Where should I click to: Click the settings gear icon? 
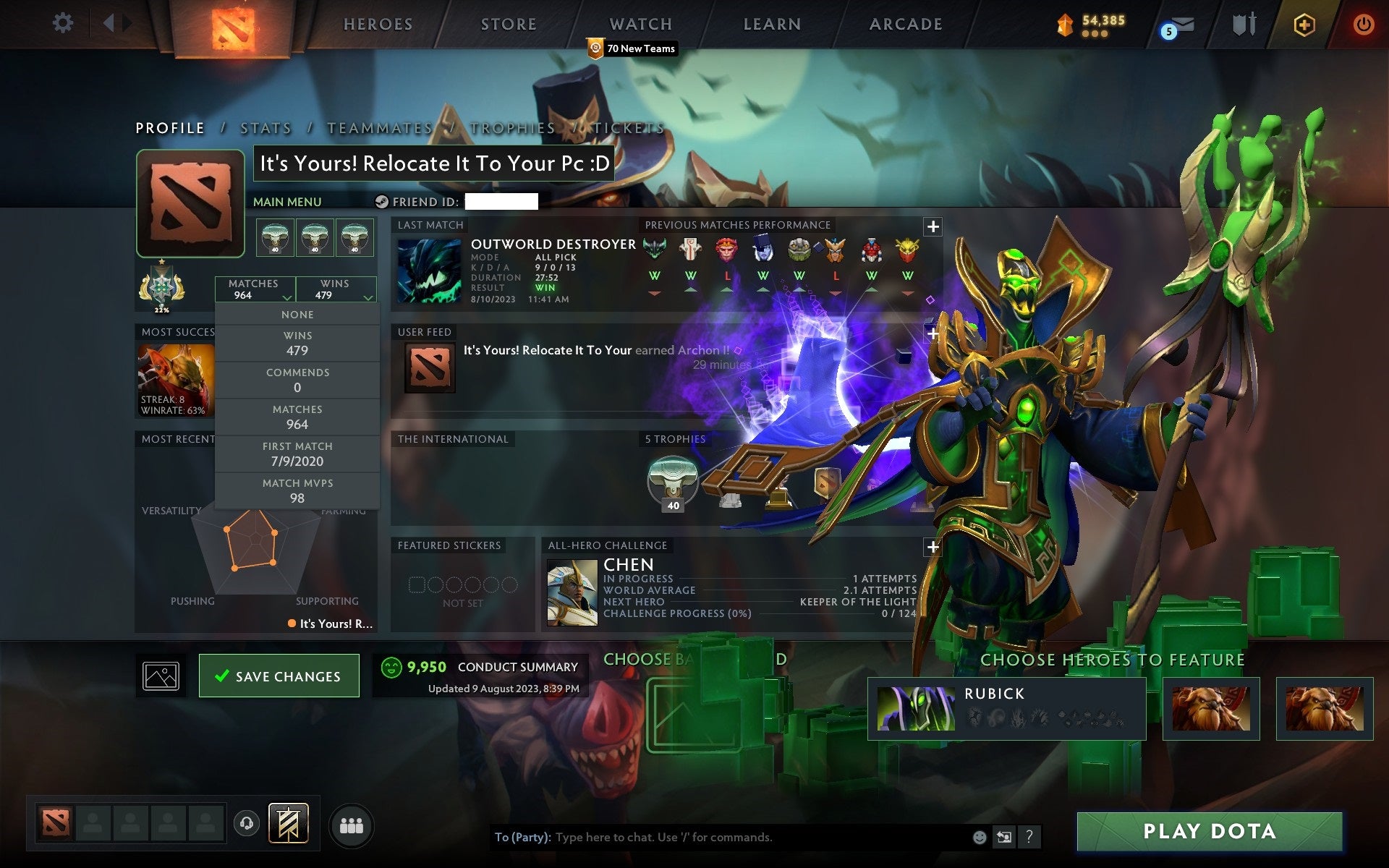click(64, 22)
